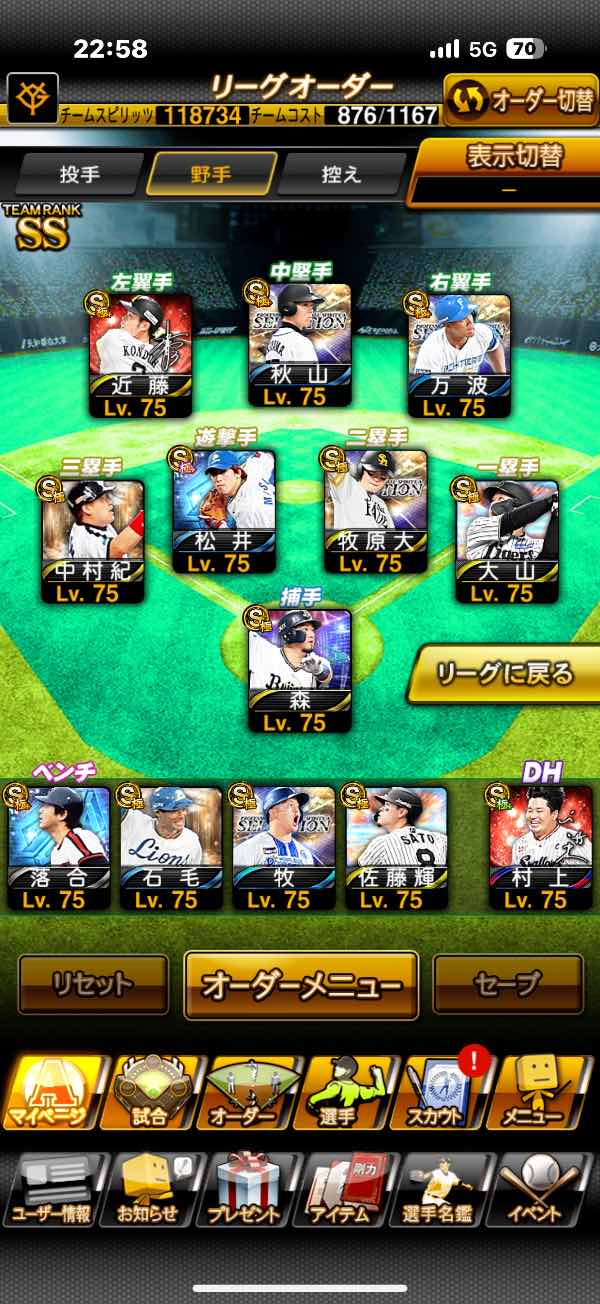Screen dimensions: 600x1304
Task: Return with リーグに戻る button
Action: coord(506,673)
